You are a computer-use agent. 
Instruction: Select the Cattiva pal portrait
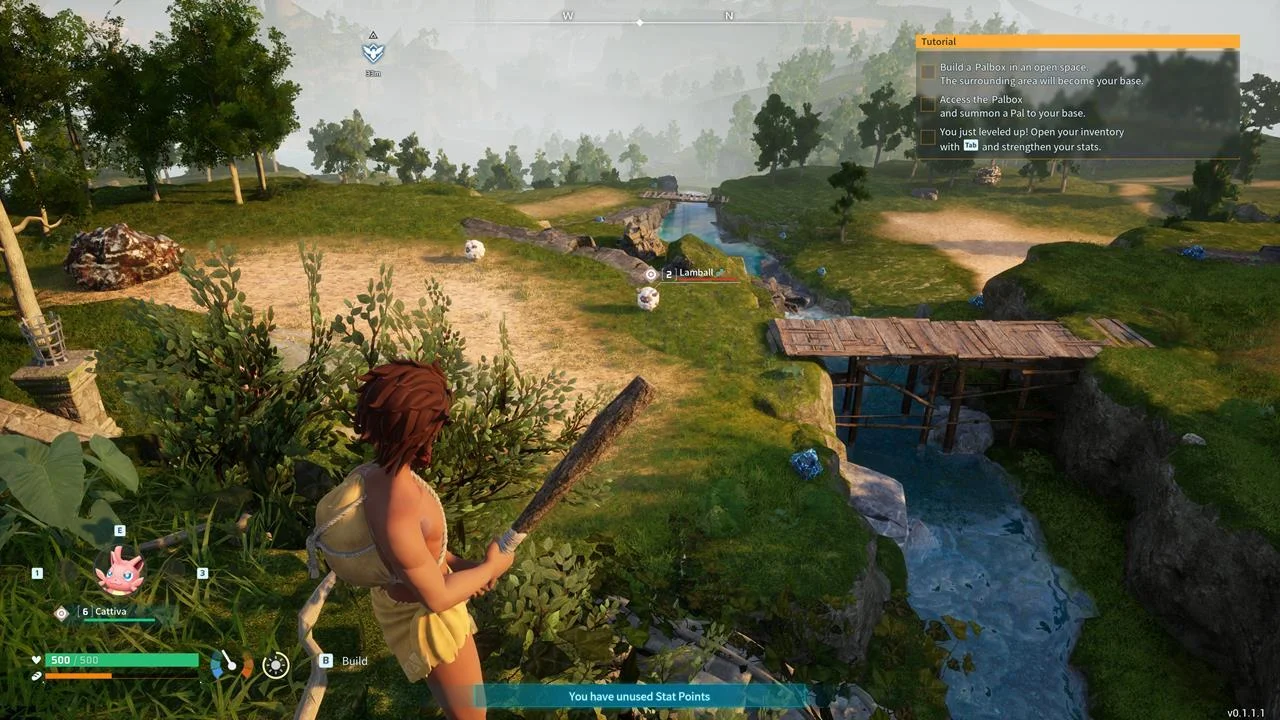120,570
